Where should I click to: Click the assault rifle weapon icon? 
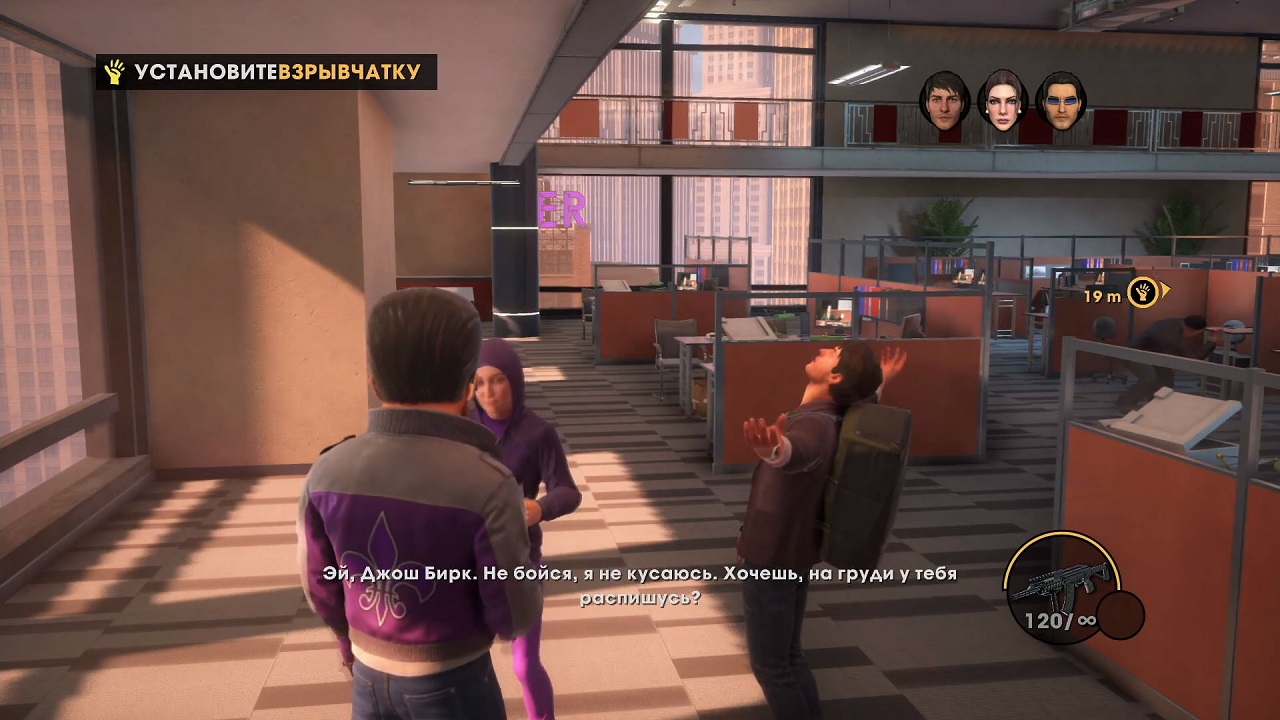1063,582
